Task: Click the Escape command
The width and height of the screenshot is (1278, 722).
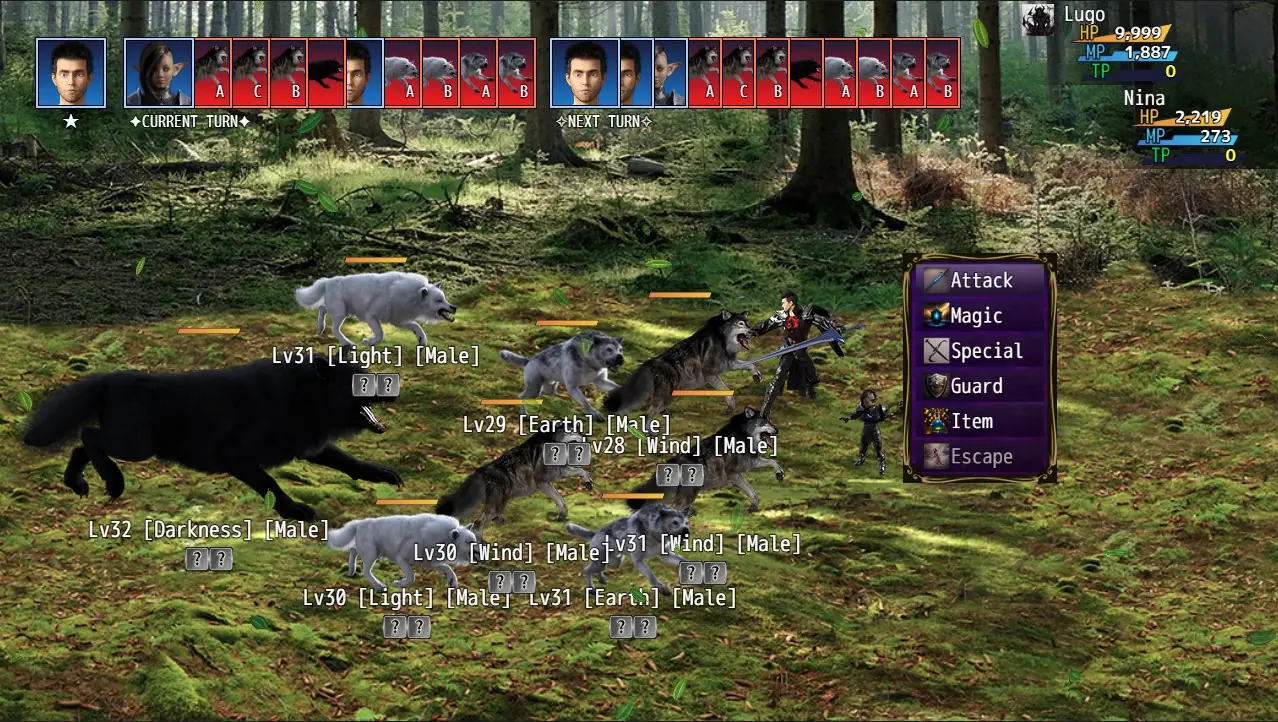Action: 980,457
